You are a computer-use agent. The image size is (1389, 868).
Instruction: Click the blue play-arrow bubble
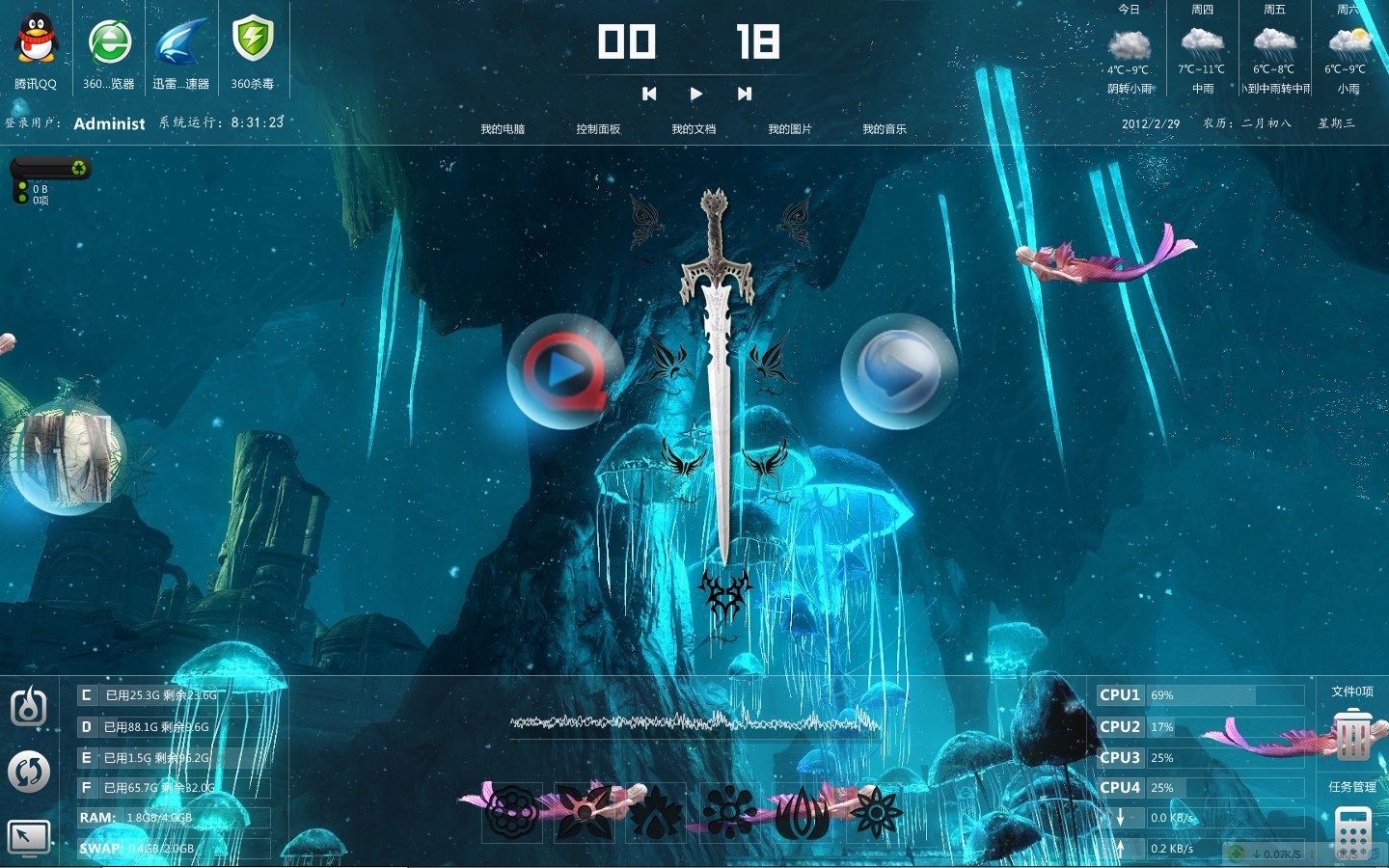tap(898, 370)
